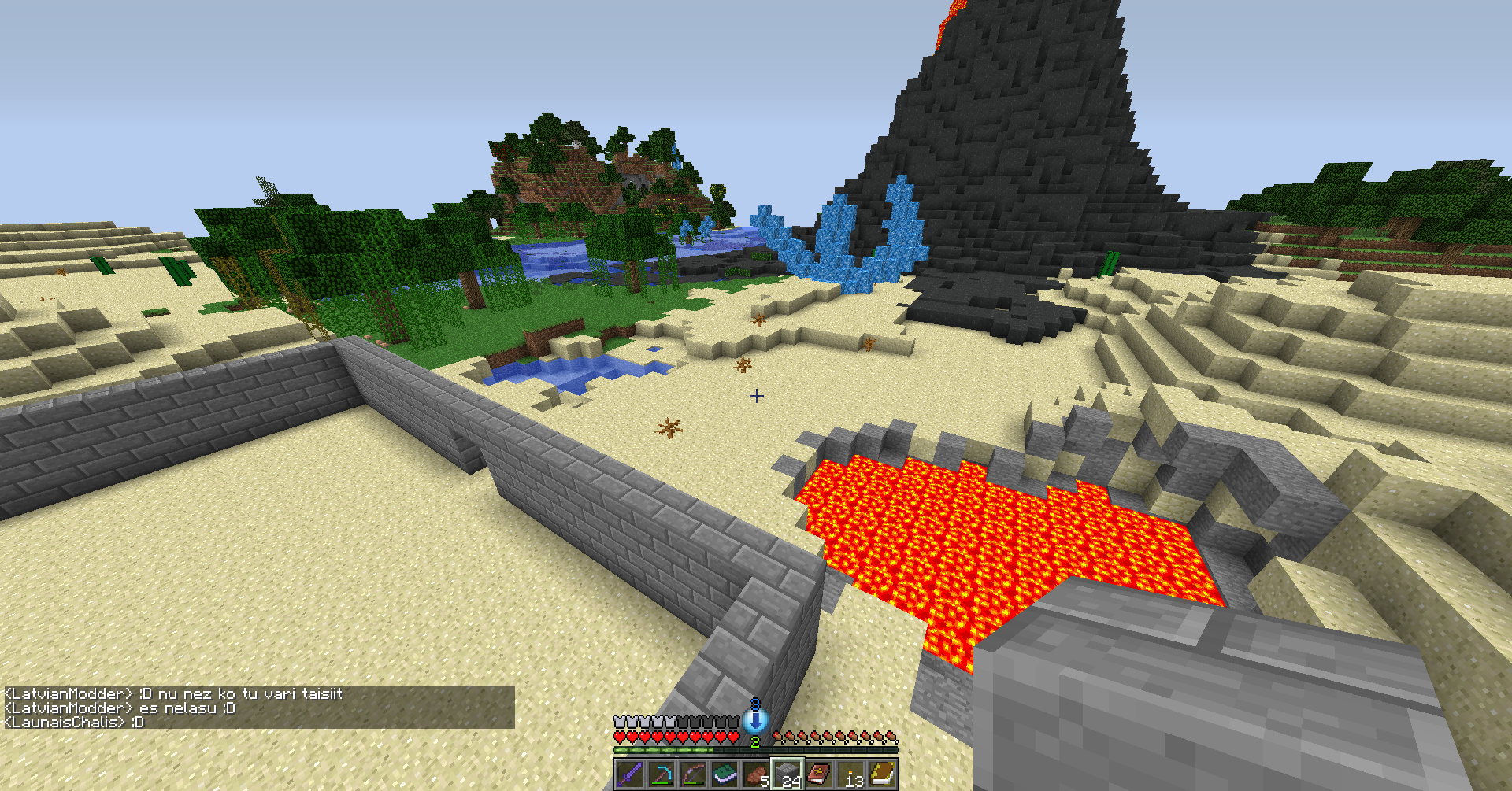The width and height of the screenshot is (1512, 791).
Task: Click the blue down-arrow orb icon
Action: [x=755, y=719]
